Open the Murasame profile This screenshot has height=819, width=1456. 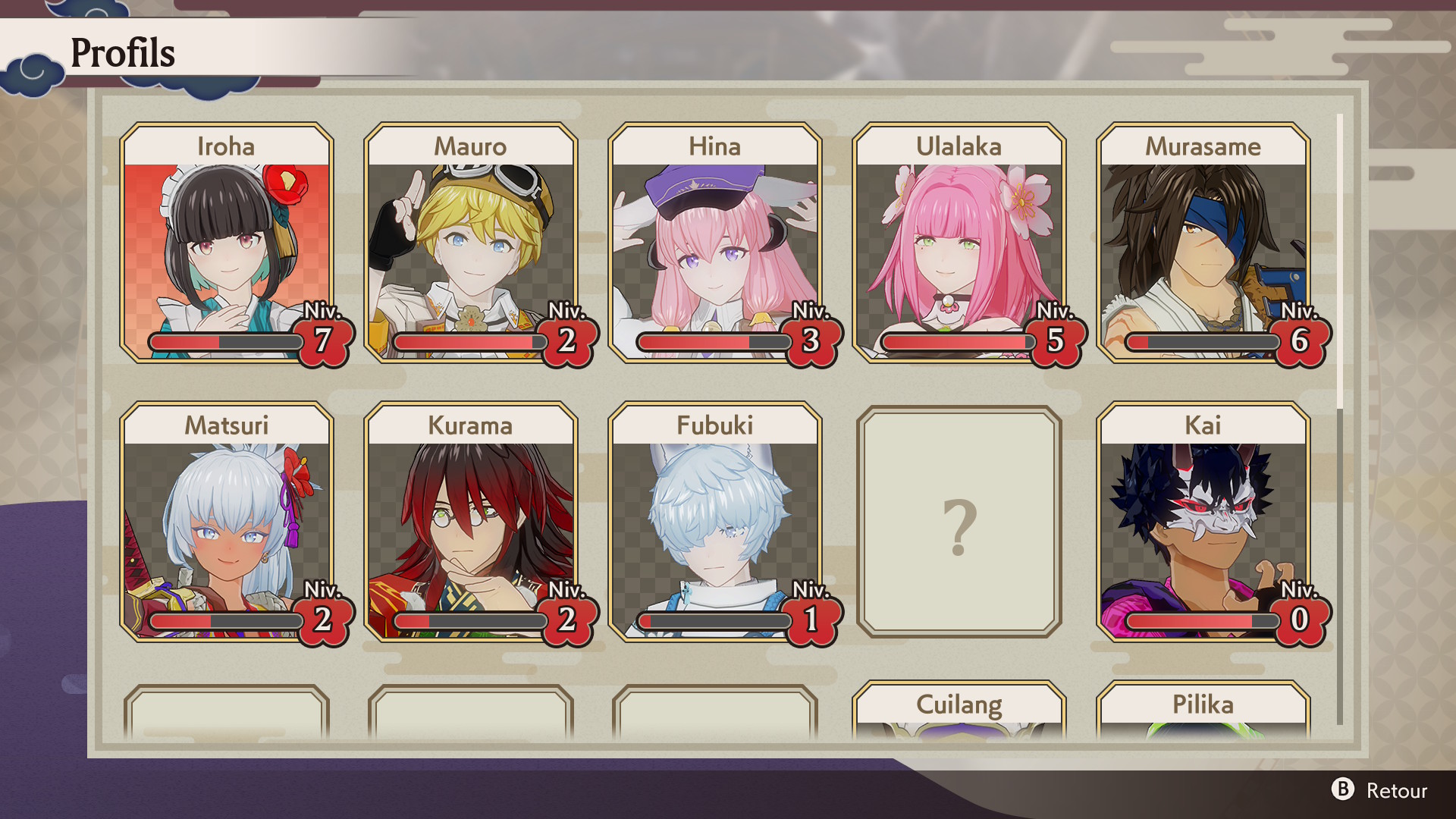(1203, 243)
